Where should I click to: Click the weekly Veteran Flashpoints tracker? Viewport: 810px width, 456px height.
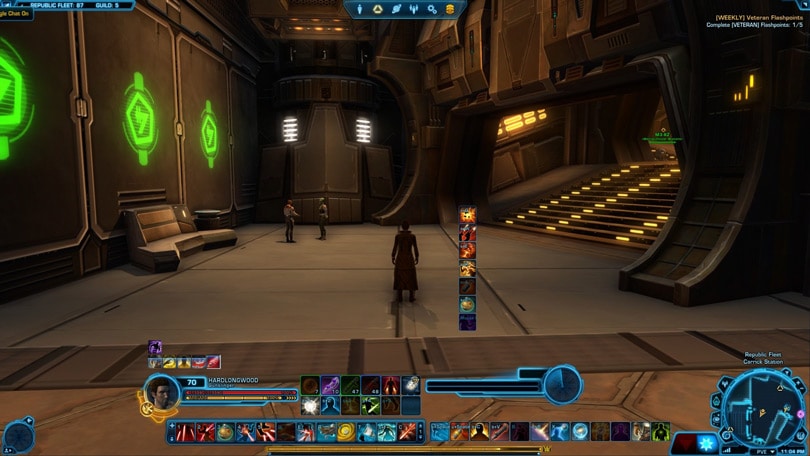pos(759,21)
